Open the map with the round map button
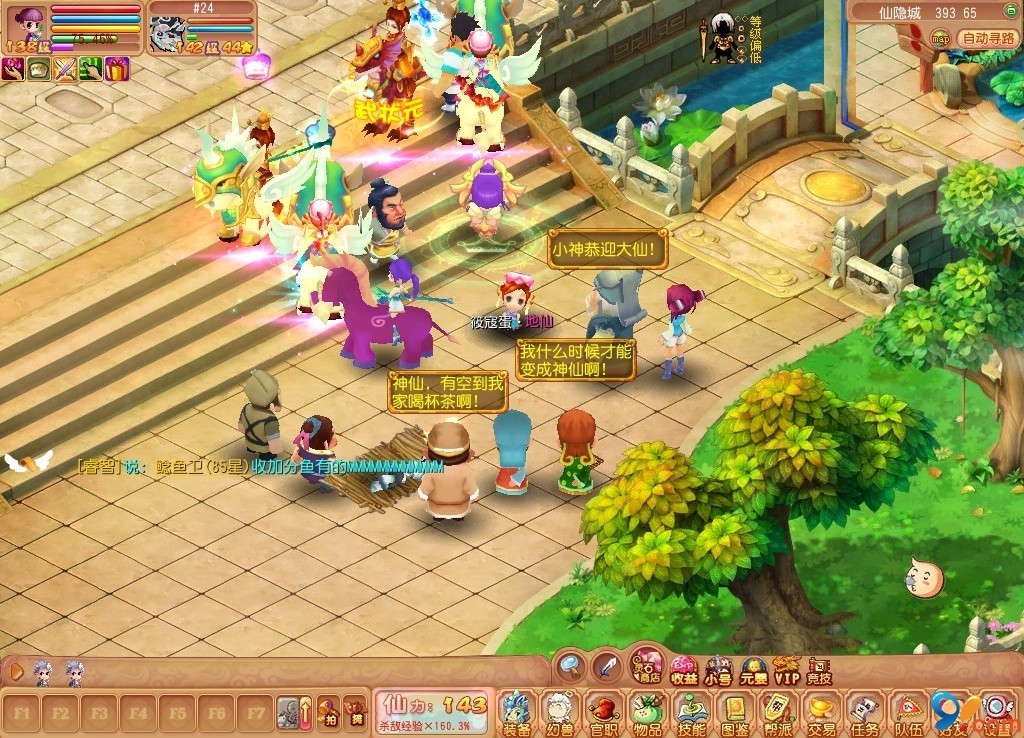Viewport: 1024px width, 738px height. point(941,38)
